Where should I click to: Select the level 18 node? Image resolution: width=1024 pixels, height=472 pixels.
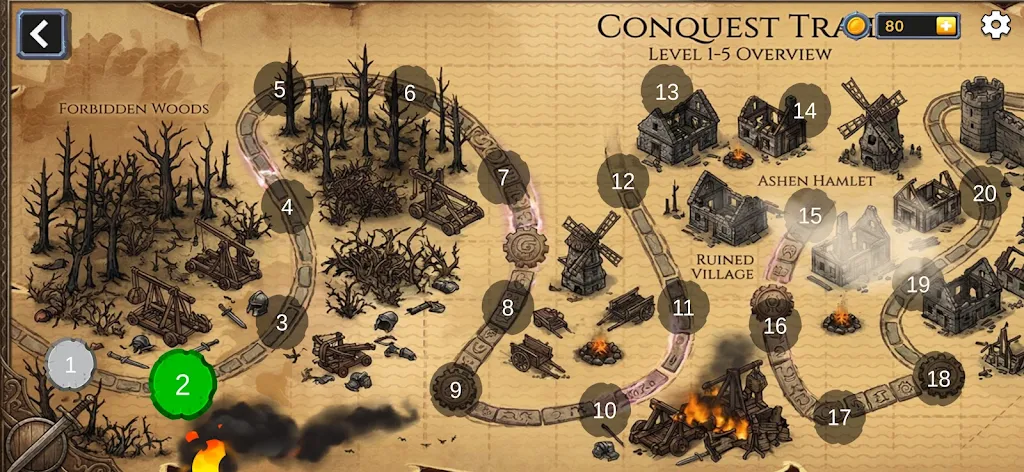coord(938,378)
